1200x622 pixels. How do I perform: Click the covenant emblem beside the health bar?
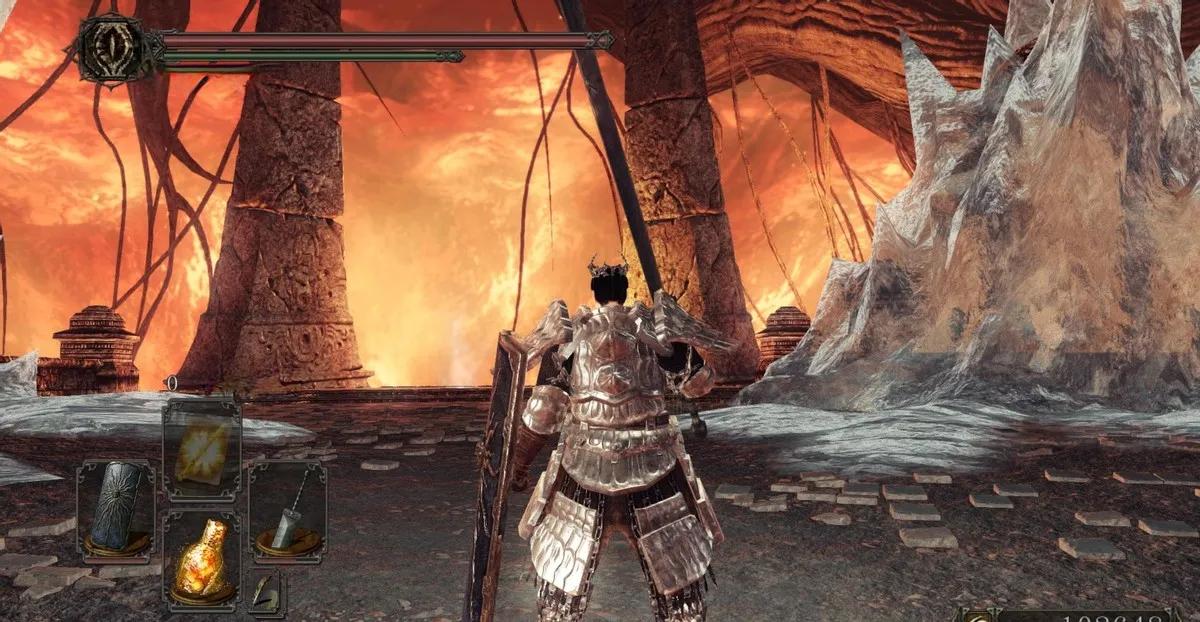click(x=109, y=47)
